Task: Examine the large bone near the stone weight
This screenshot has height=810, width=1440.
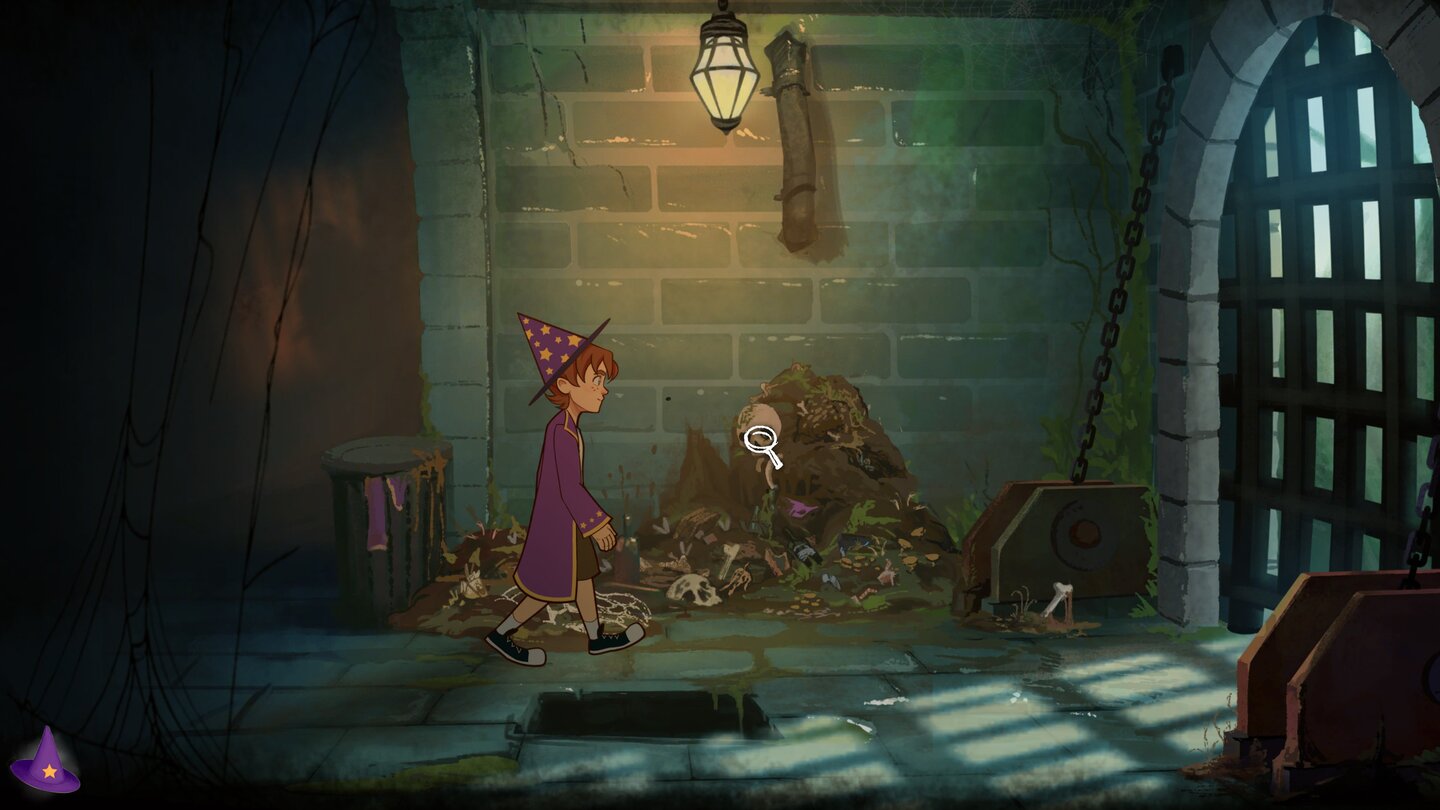Action: coord(1060,600)
